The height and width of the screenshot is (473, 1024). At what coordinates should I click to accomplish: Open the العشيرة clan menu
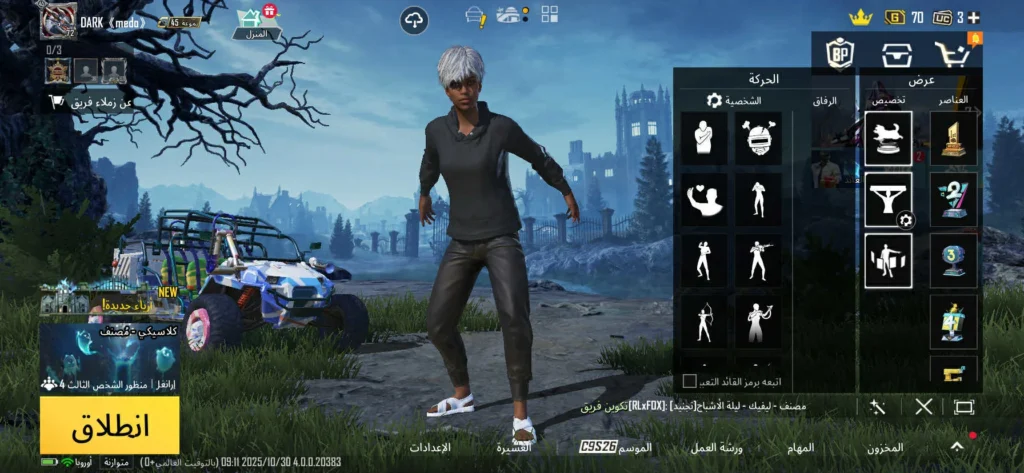pyautogui.click(x=512, y=447)
